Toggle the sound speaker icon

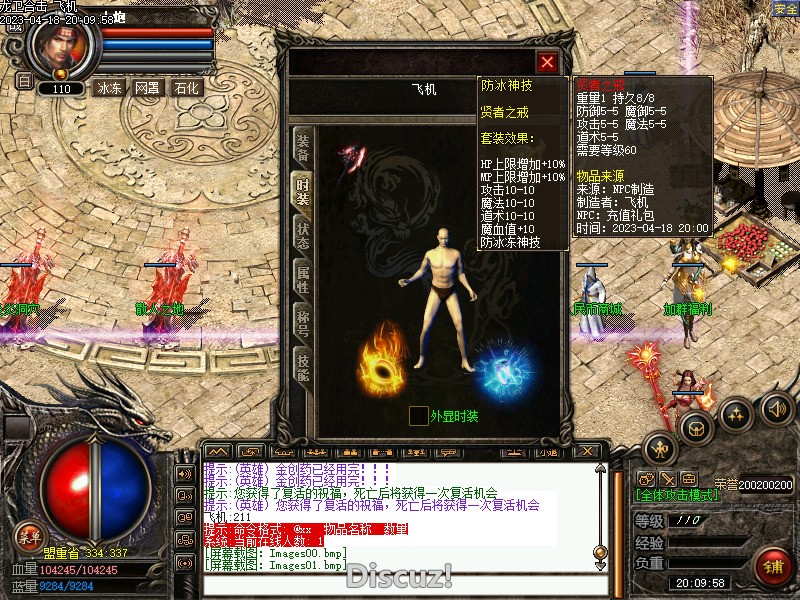[x=776, y=408]
